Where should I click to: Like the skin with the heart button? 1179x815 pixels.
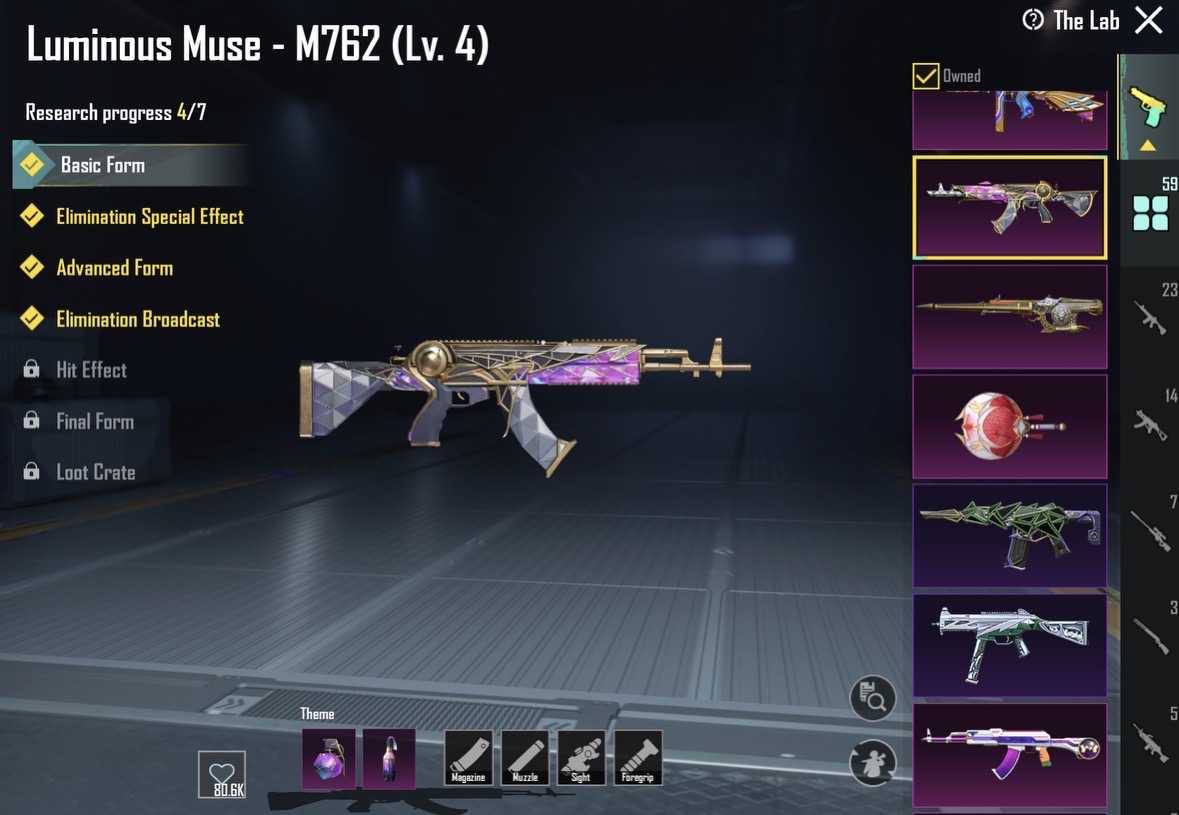point(222,774)
